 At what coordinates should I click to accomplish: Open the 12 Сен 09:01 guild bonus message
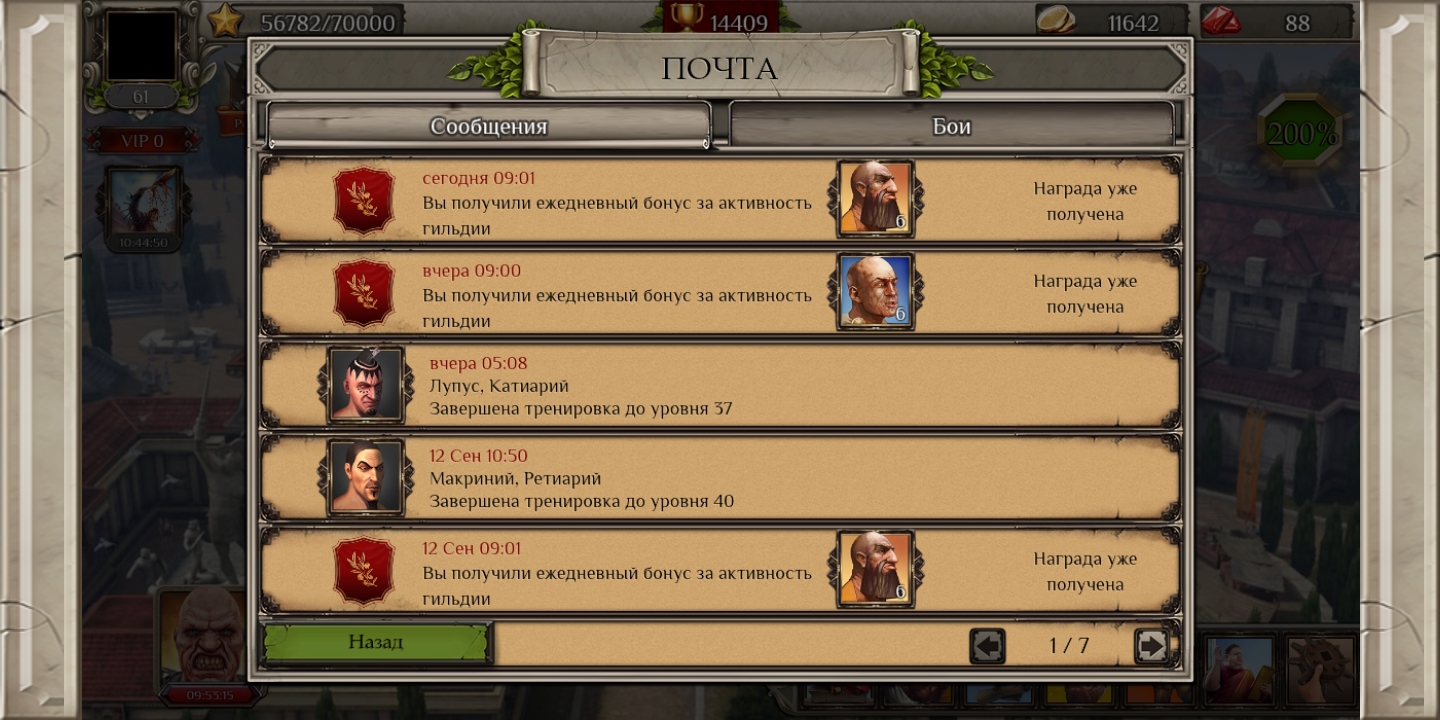point(616,573)
